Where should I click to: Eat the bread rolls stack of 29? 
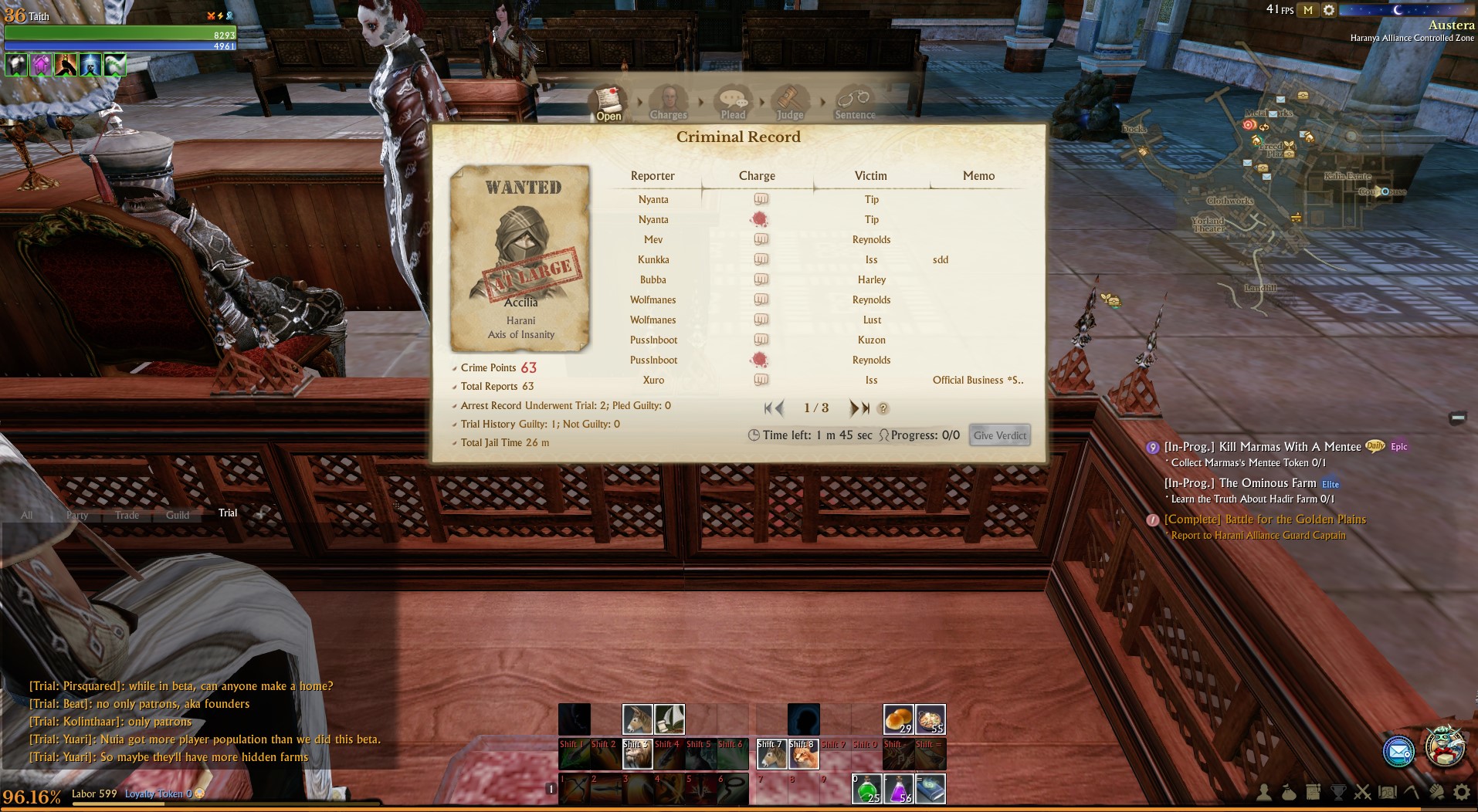point(898,719)
